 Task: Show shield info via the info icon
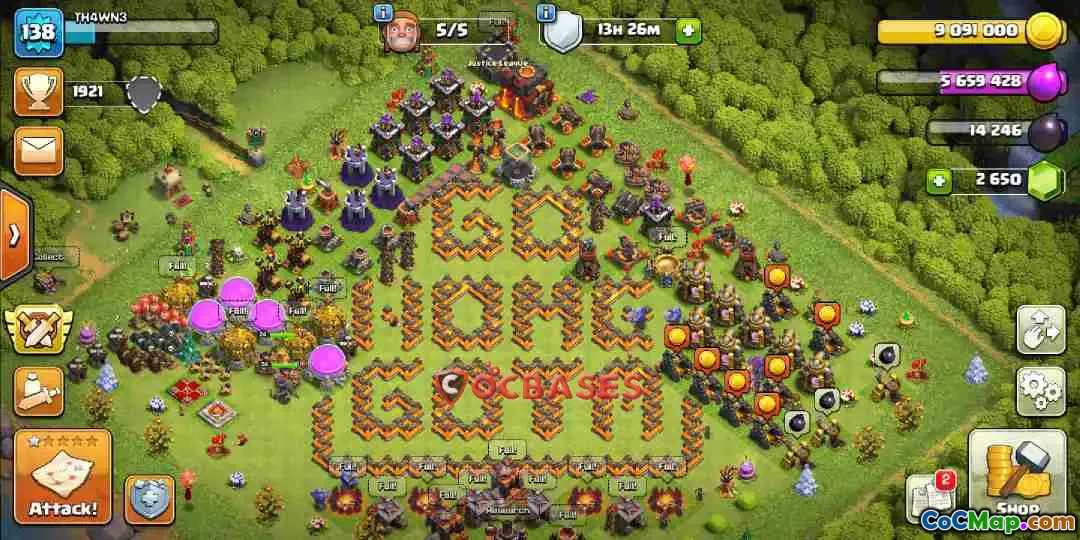[546, 13]
